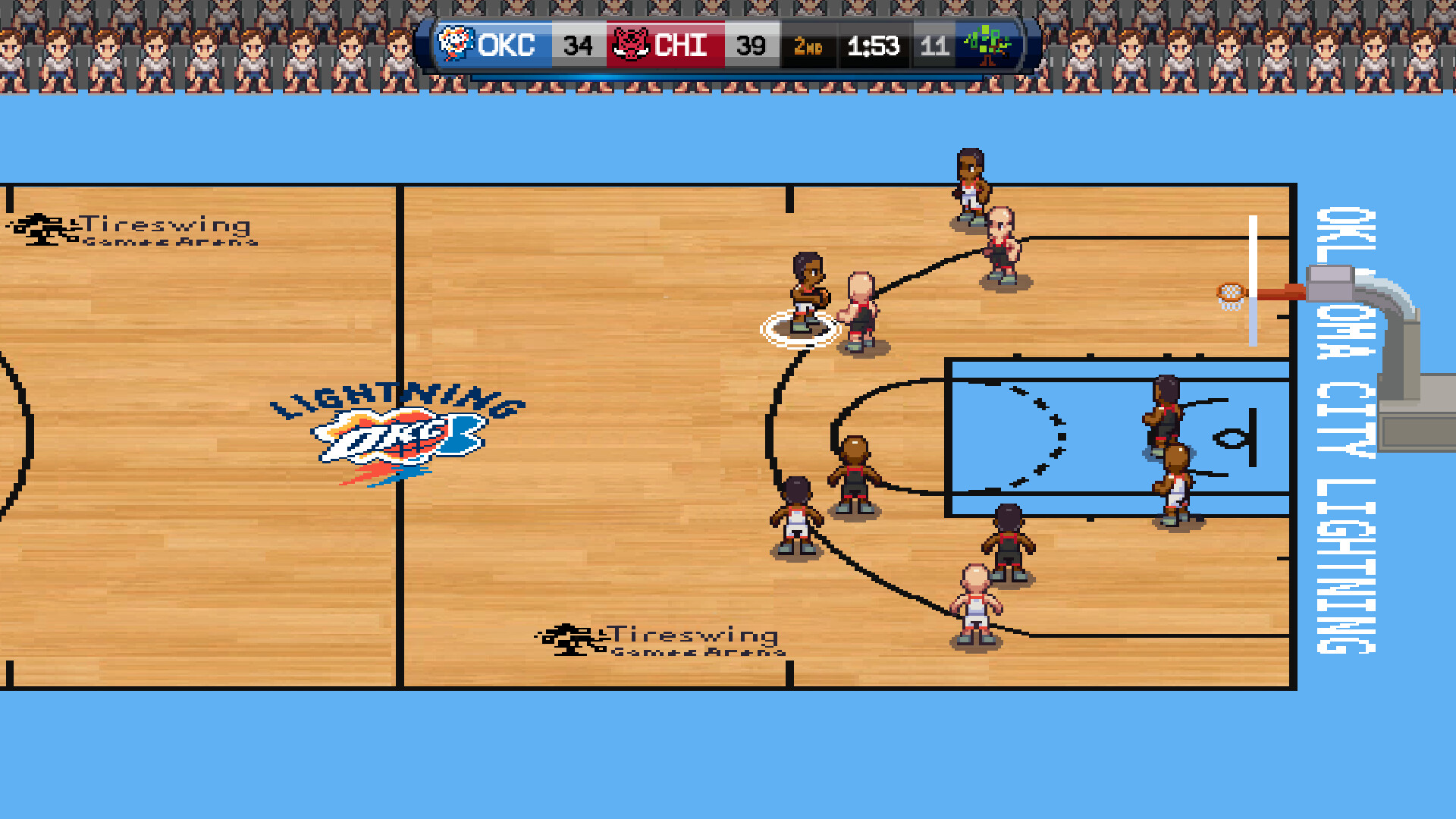Expand the game clock showing 1:53

874,45
